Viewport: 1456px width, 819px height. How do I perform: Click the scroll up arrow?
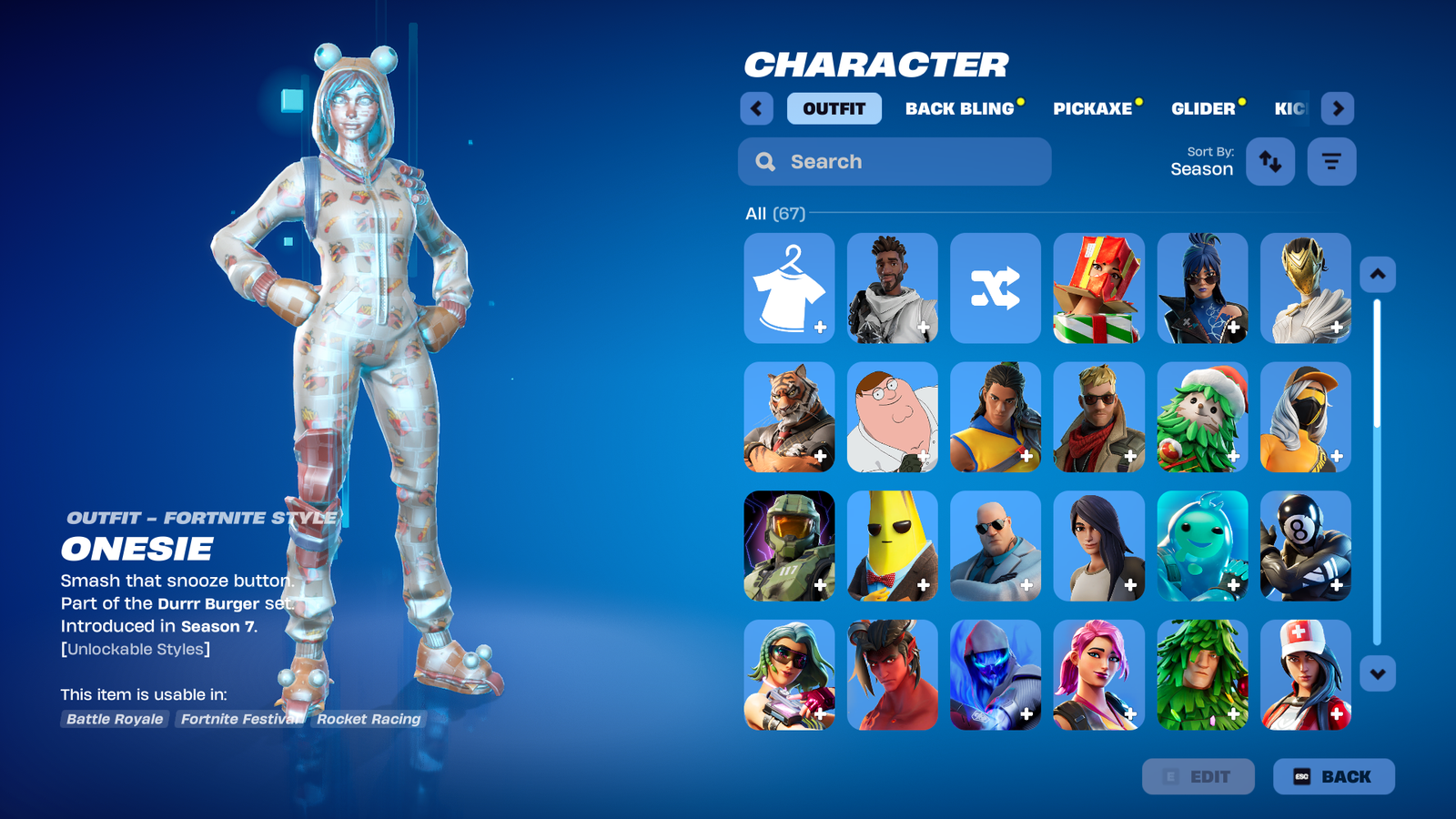[x=1378, y=274]
